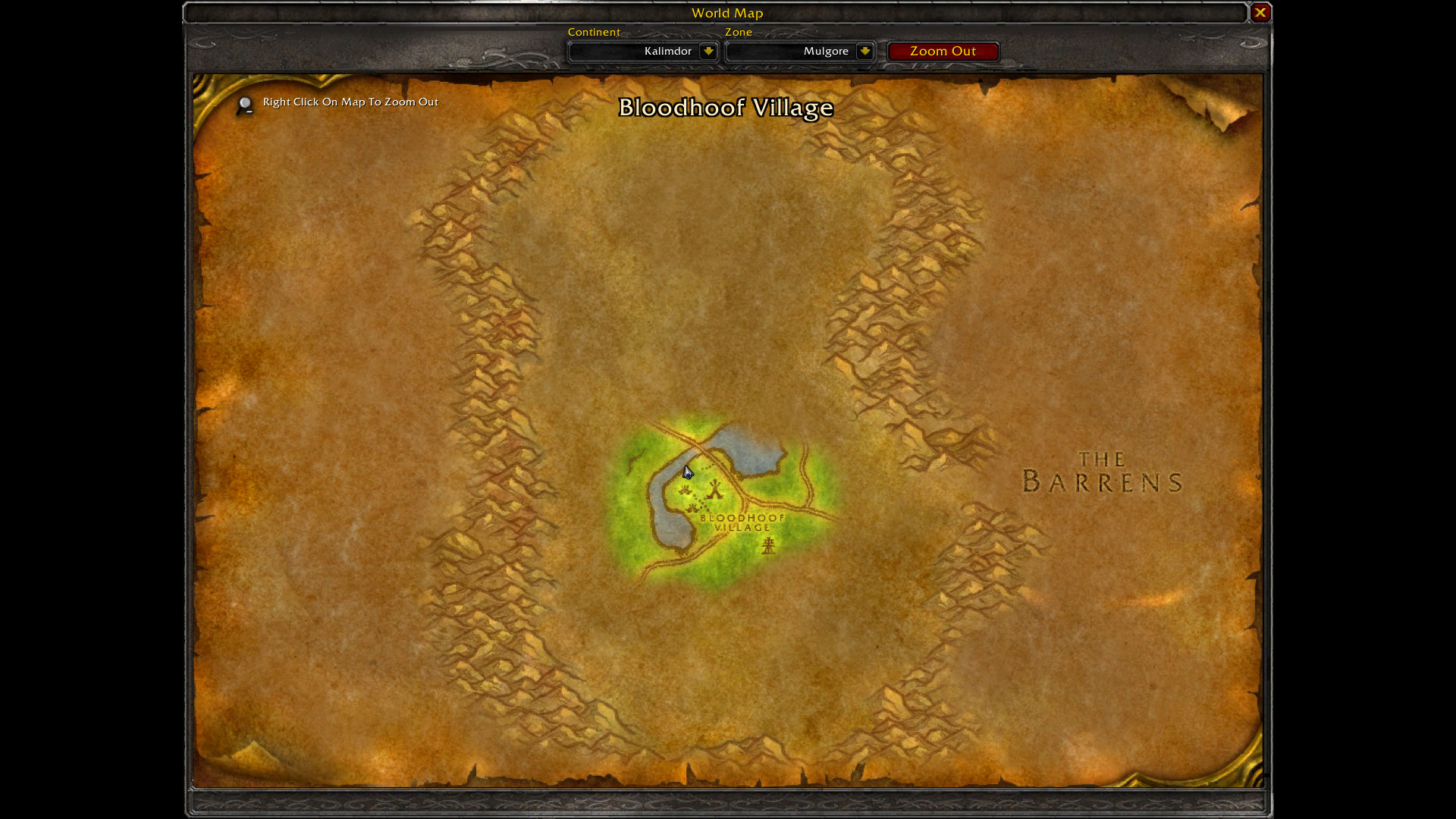Click the Right Click On Map hint text
The height and width of the screenshot is (819, 1456).
pos(350,102)
